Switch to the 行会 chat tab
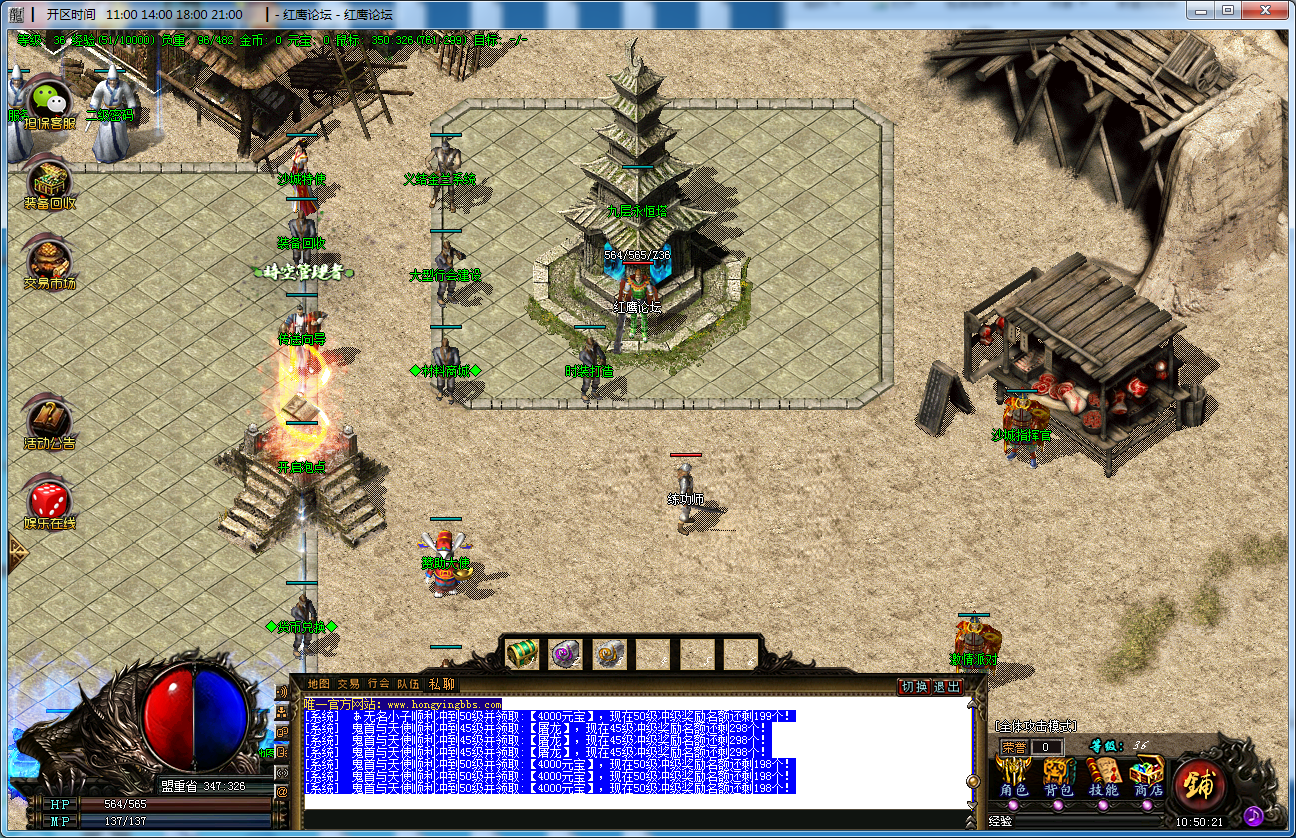The image size is (1296, 838). [x=378, y=684]
